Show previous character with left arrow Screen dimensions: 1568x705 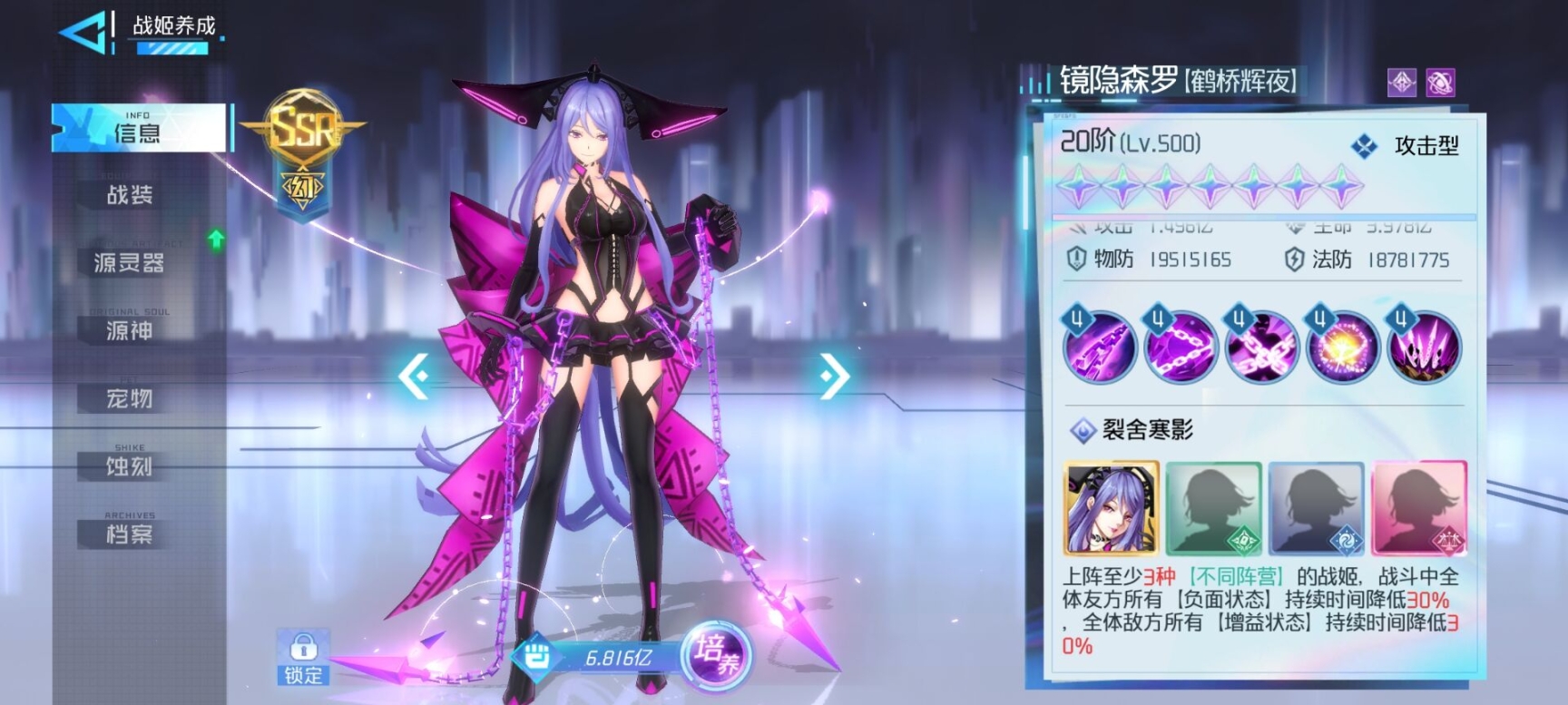(414, 376)
